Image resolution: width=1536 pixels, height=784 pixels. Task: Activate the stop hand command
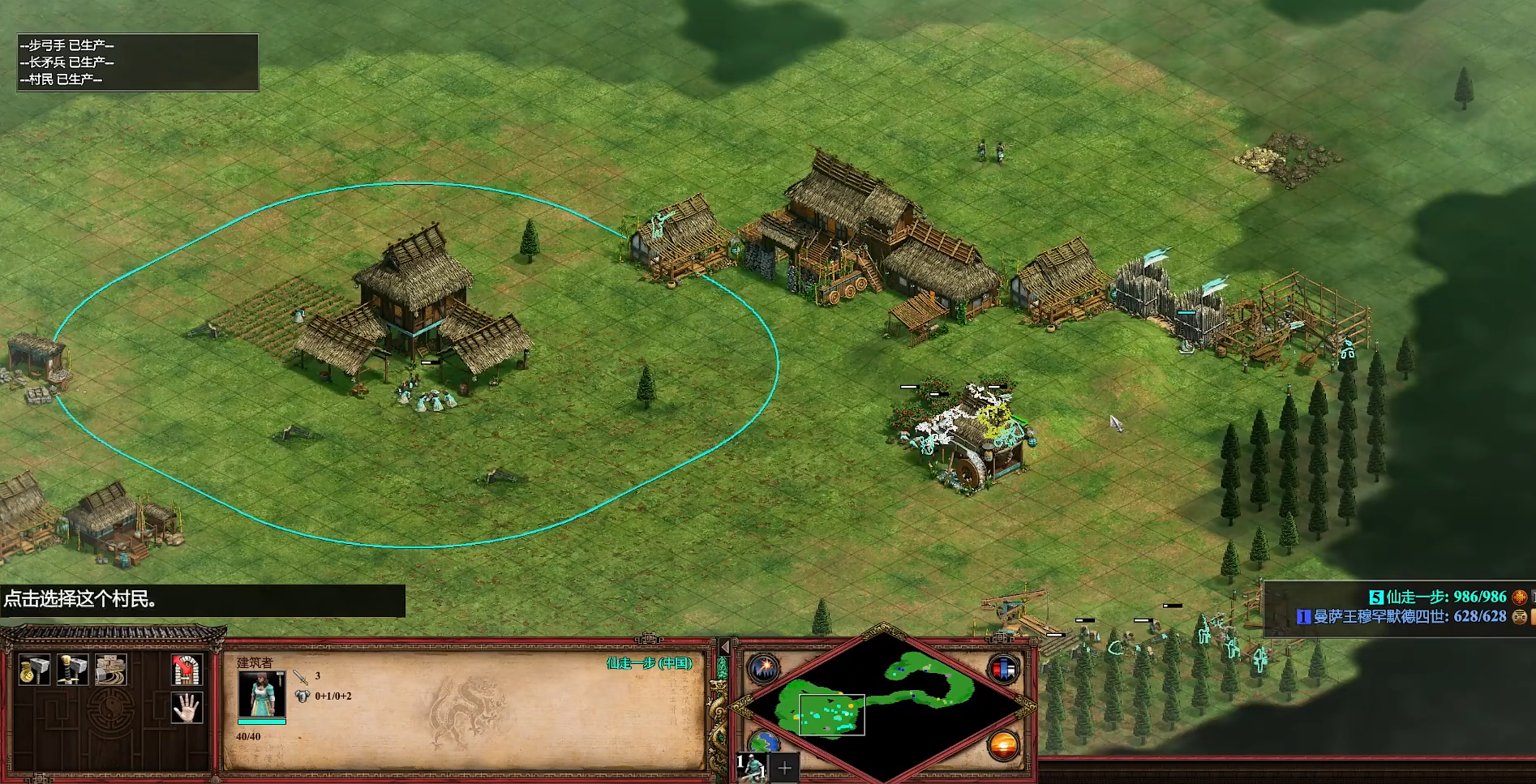187,708
